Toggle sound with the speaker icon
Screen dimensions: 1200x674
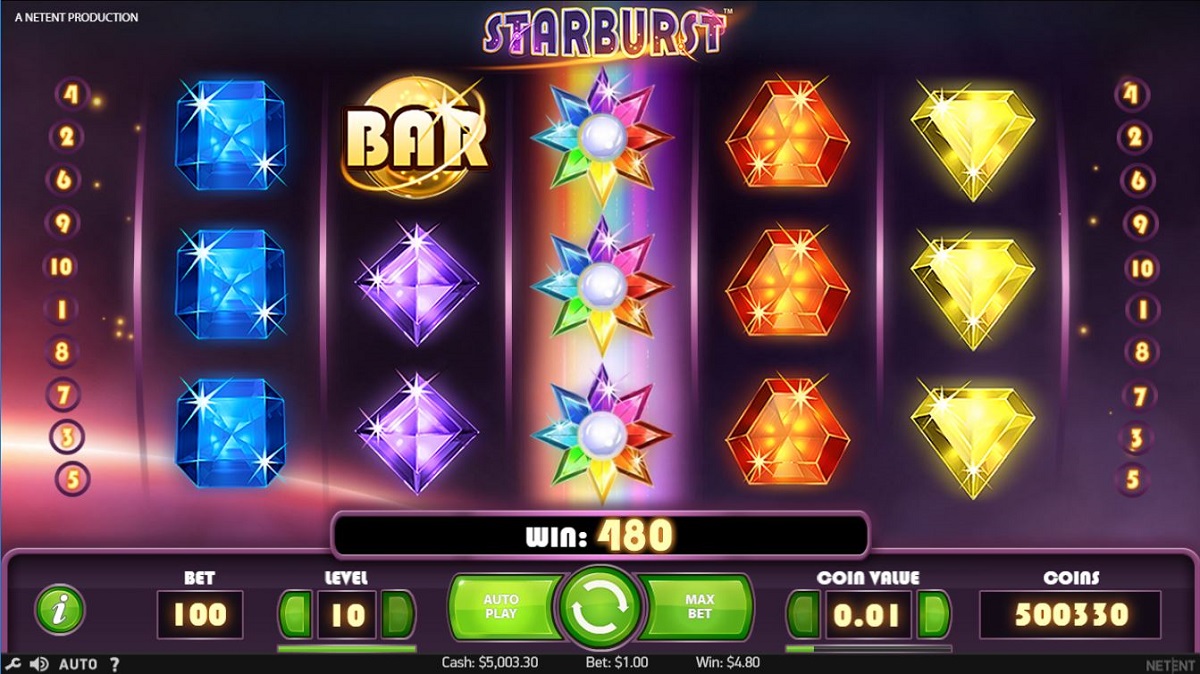(x=40, y=664)
